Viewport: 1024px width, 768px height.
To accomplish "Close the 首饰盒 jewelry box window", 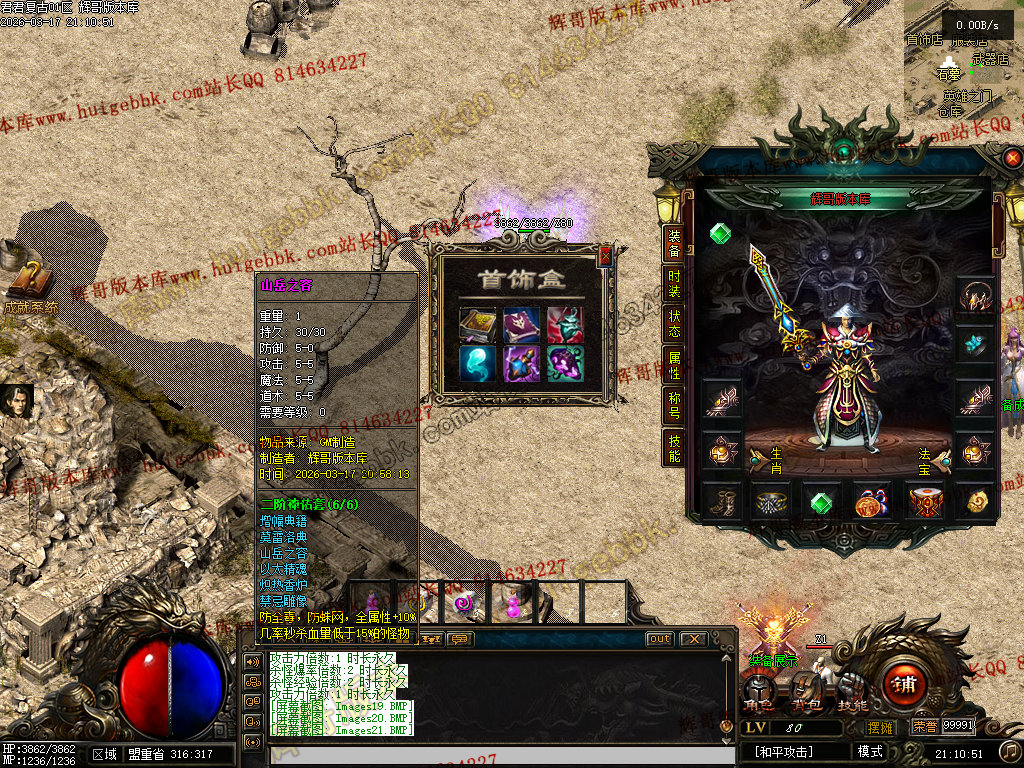I will pos(604,257).
